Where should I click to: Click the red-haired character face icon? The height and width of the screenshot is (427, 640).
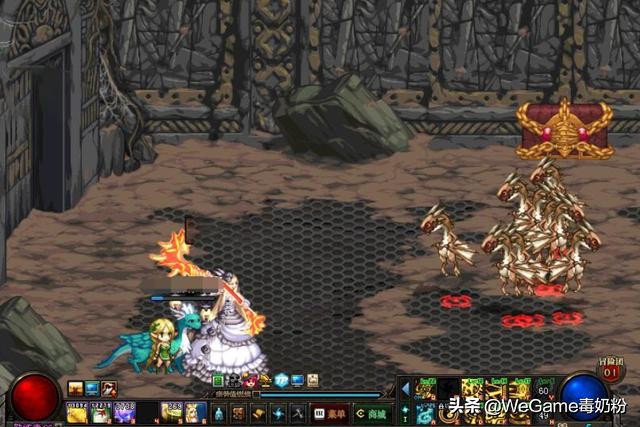tap(249, 381)
